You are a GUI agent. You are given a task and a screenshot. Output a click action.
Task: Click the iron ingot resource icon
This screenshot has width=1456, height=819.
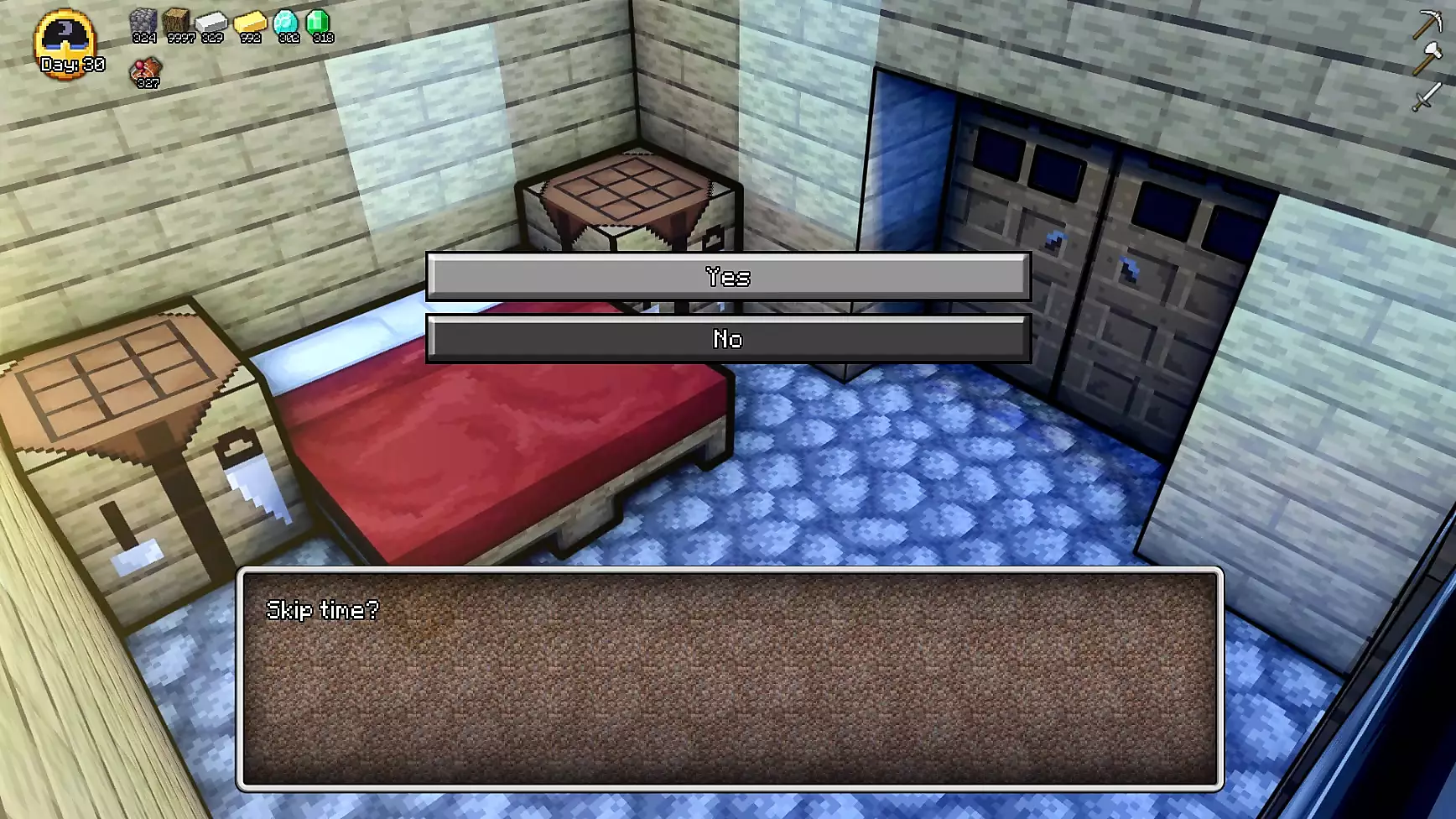click(x=212, y=23)
